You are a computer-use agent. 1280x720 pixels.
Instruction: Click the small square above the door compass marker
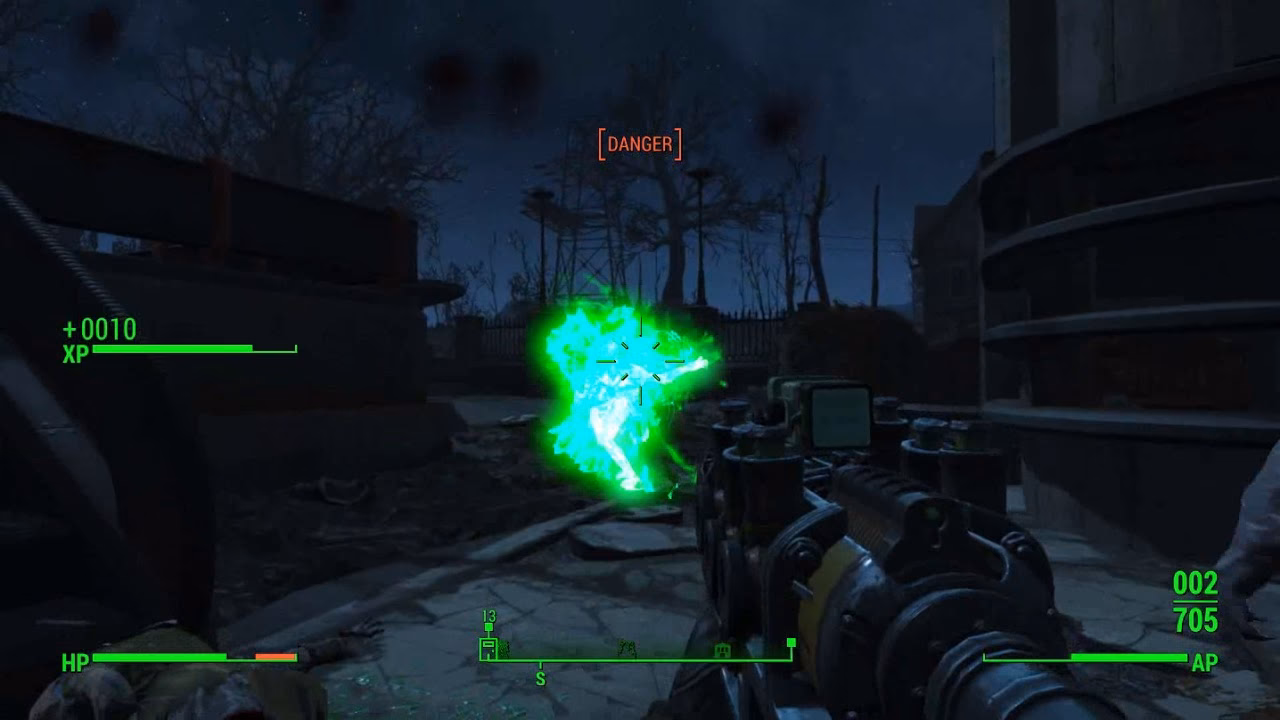click(x=488, y=626)
